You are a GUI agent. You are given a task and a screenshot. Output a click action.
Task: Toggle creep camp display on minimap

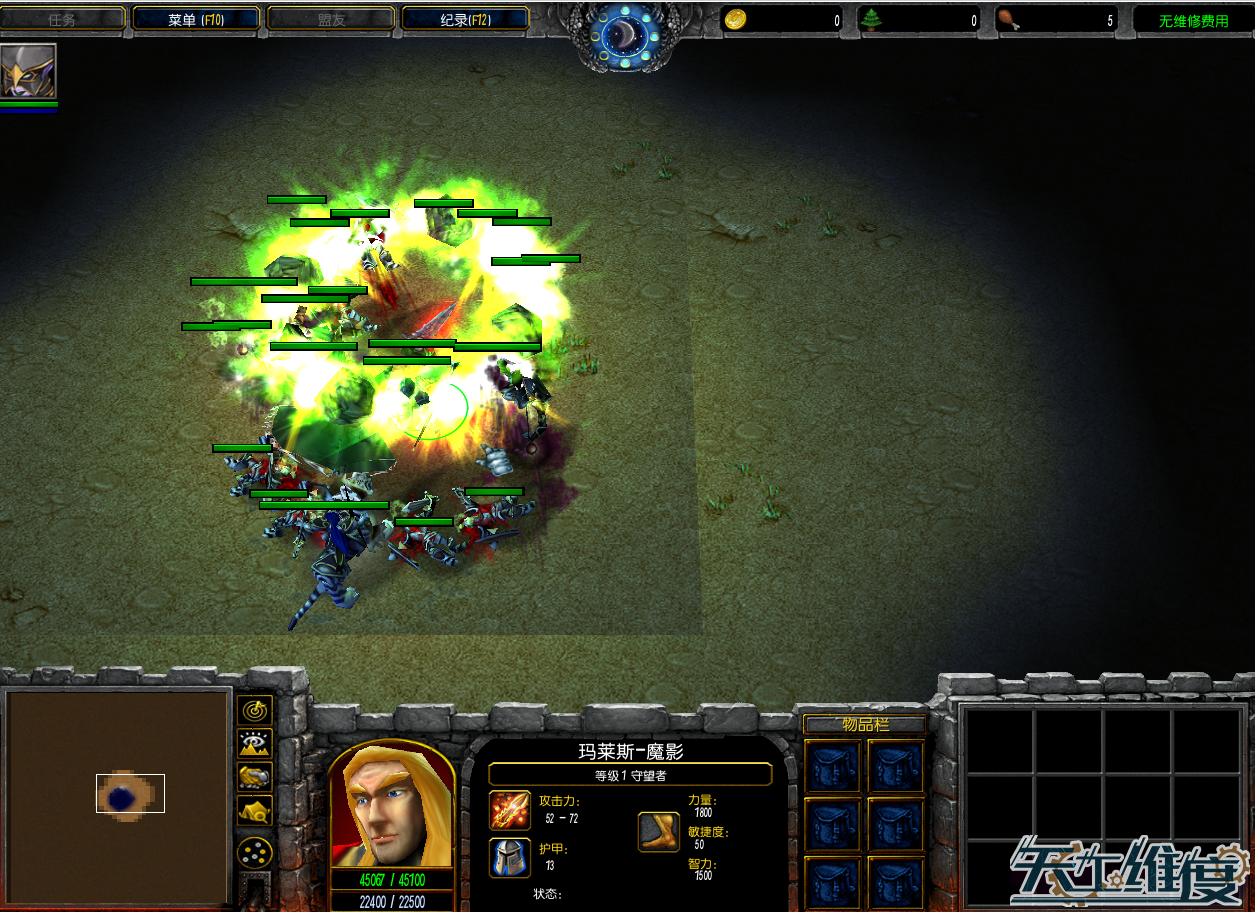[256, 810]
